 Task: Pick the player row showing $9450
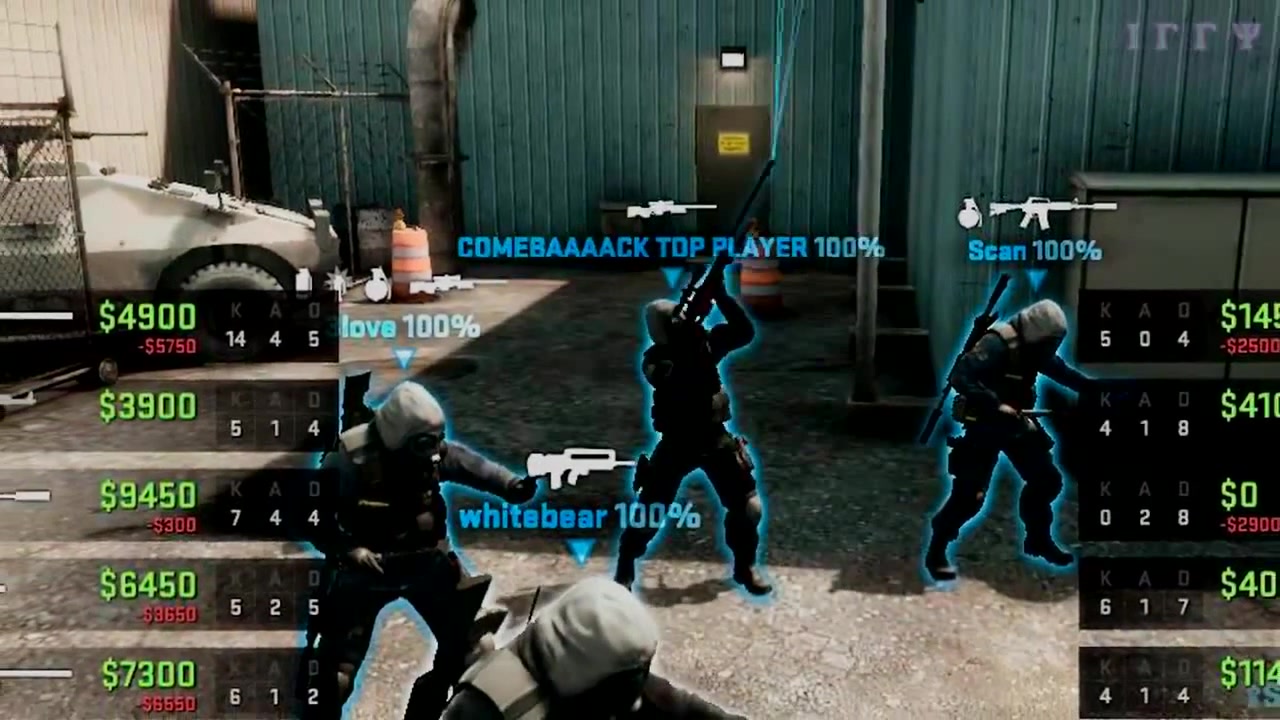tap(168, 503)
